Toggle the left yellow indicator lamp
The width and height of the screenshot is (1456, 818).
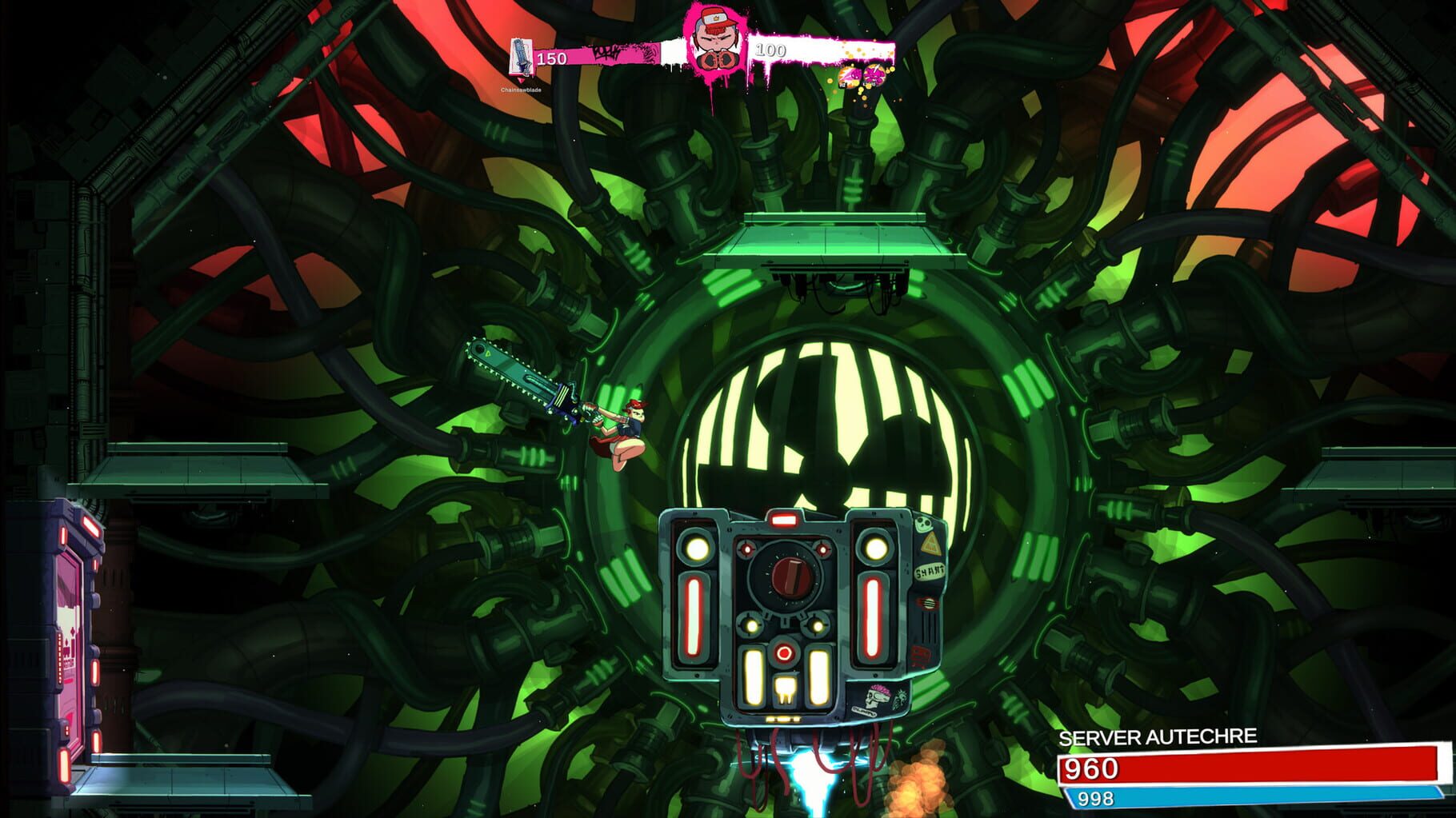click(x=696, y=547)
